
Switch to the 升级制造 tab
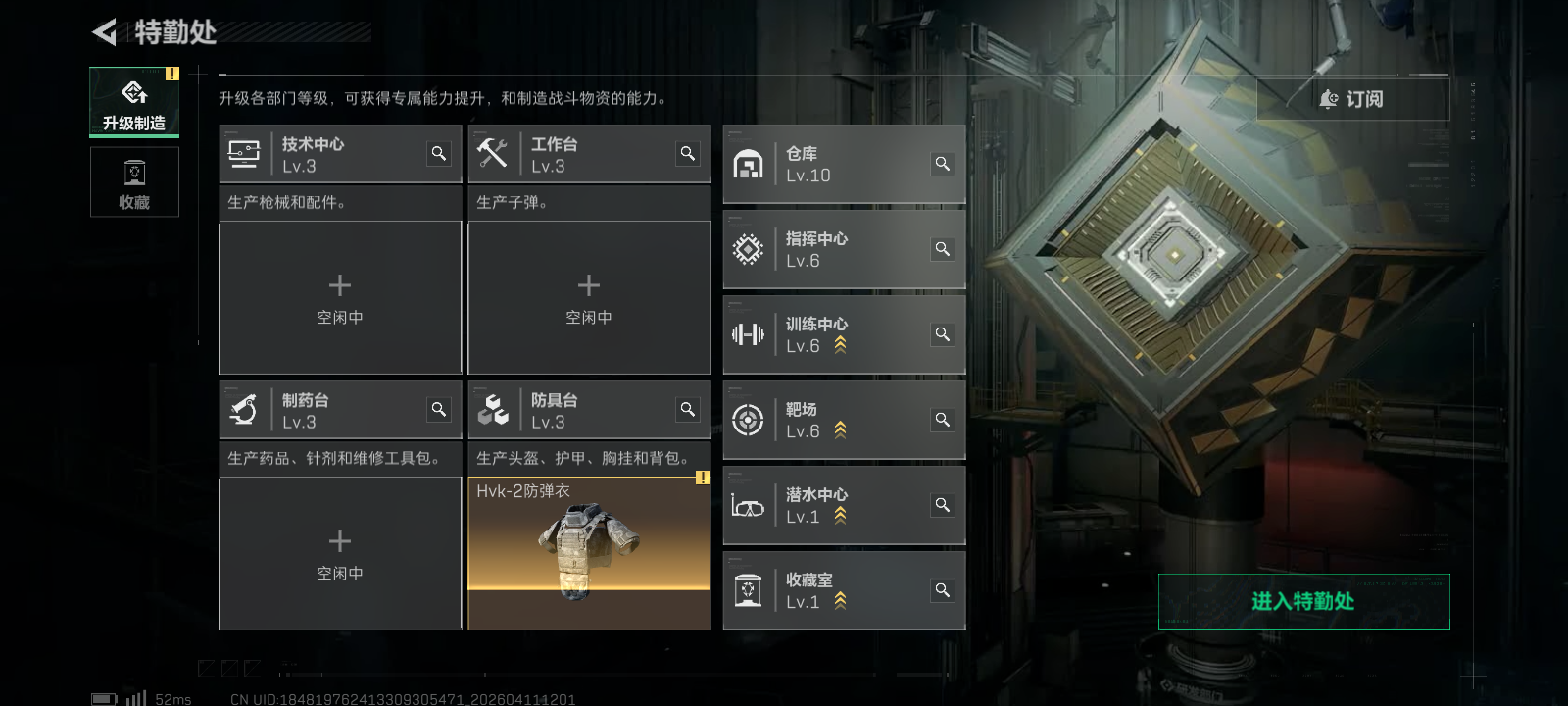tap(134, 102)
